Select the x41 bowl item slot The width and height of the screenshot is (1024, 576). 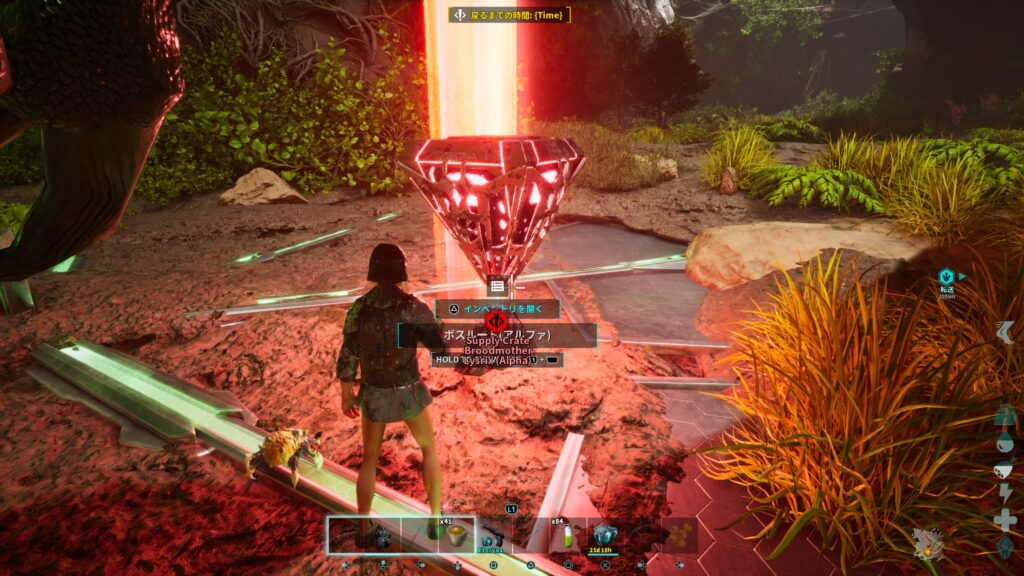(456, 535)
